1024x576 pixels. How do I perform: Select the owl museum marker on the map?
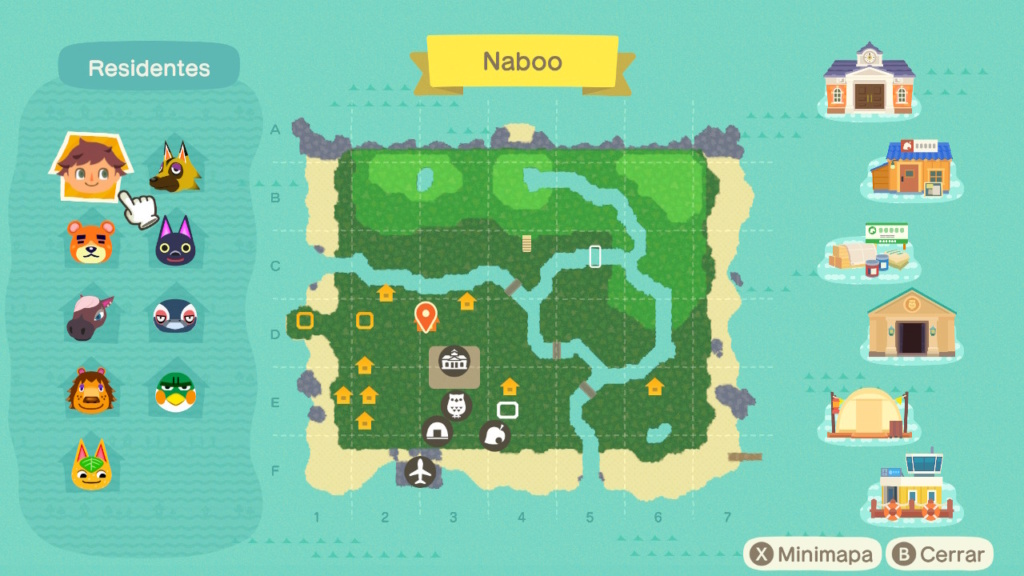click(x=456, y=405)
